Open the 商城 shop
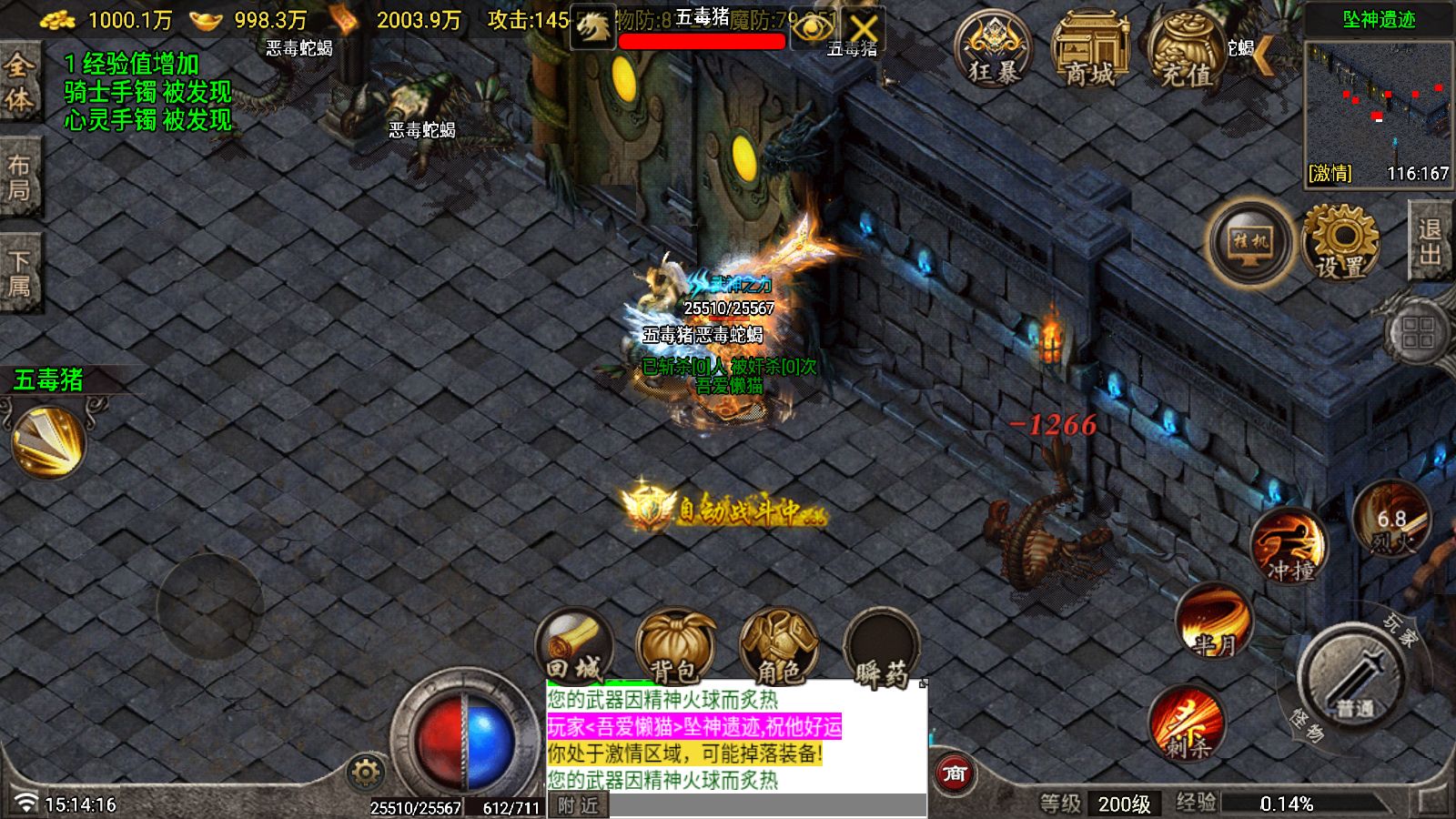The image size is (1456, 819). 1089,50
